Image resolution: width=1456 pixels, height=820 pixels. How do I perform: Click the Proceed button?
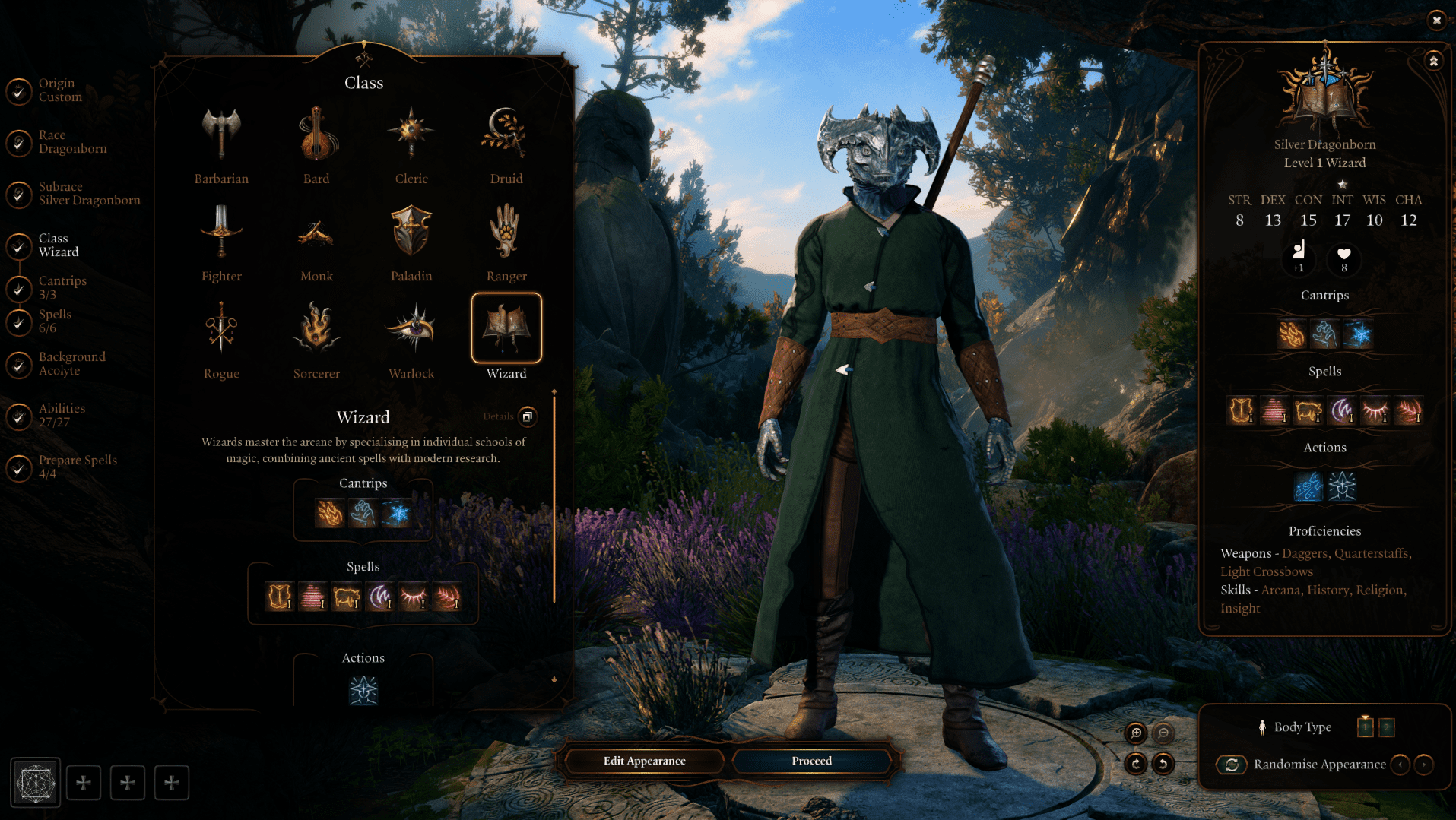click(x=811, y=761)
